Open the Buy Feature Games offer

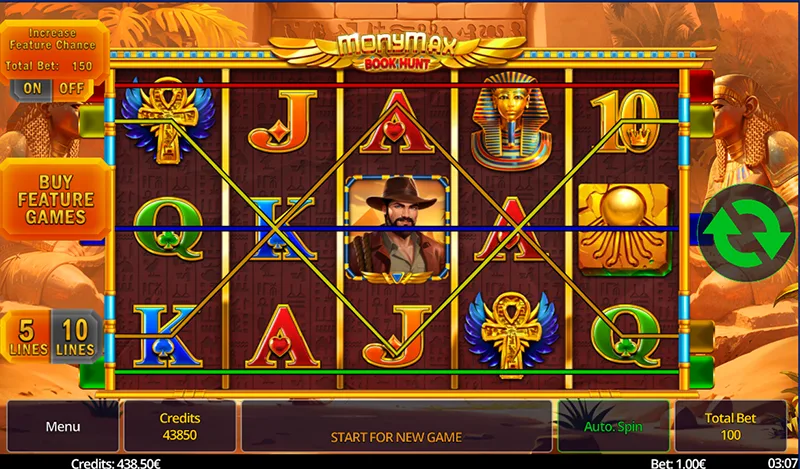pos(55,199)
